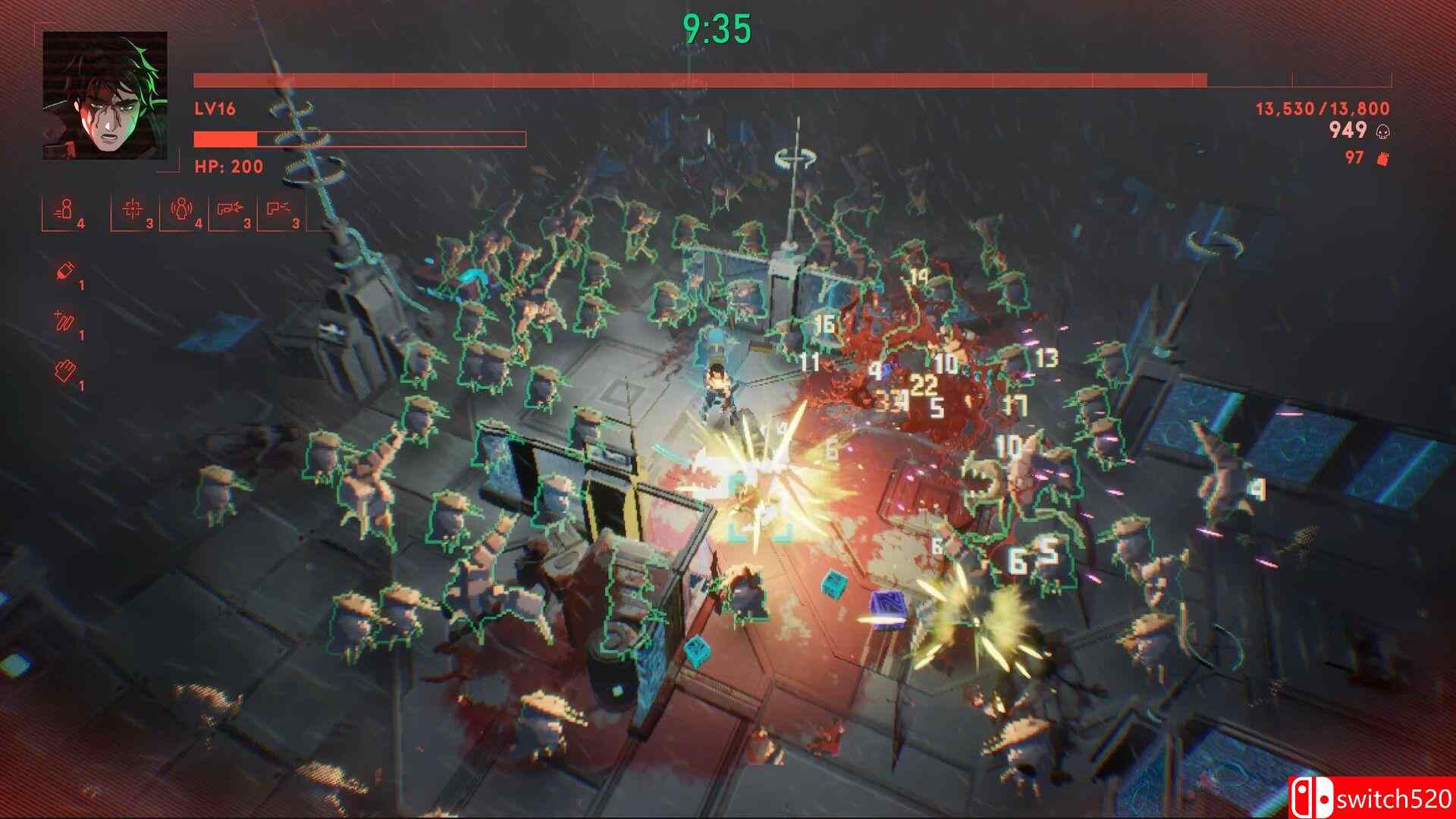
Task: Click the red HP bar below LV16
Action: (225, 140)
